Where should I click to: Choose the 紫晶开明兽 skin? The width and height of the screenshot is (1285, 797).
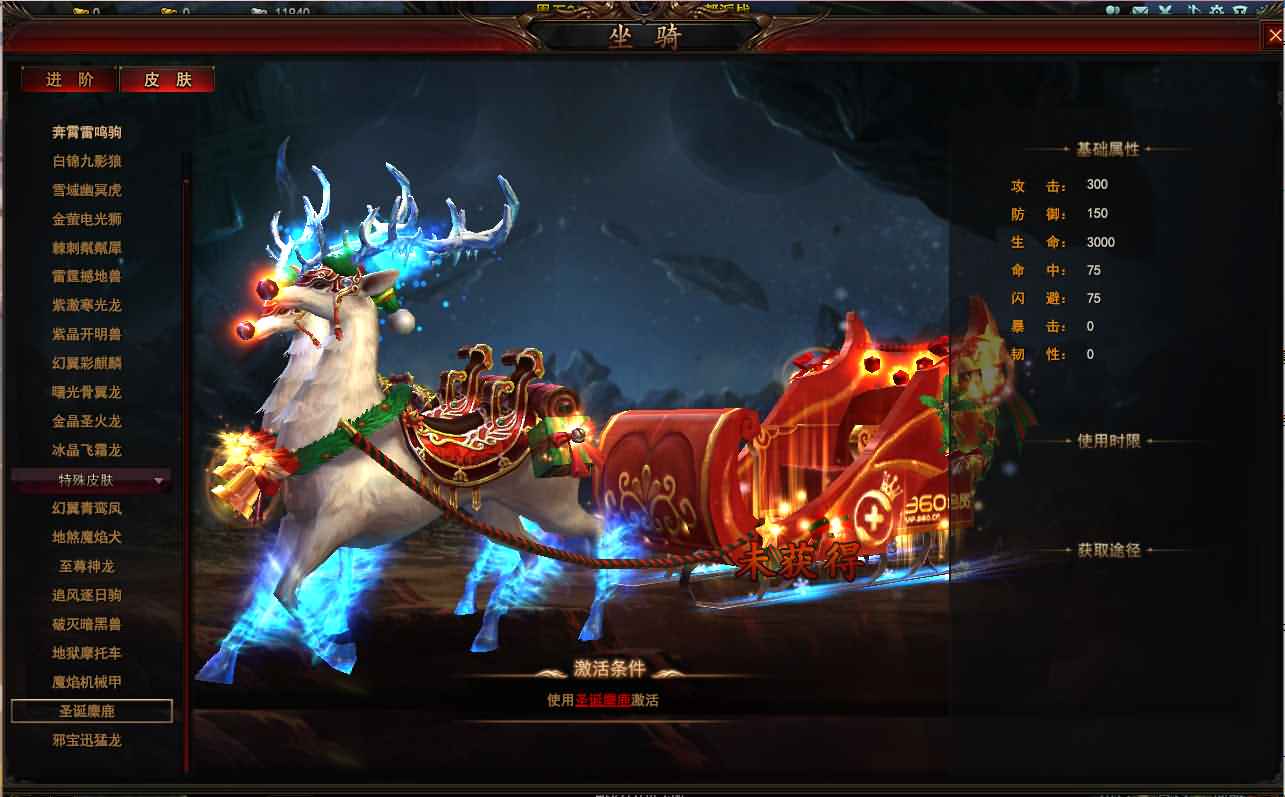(x=87, y=334)
